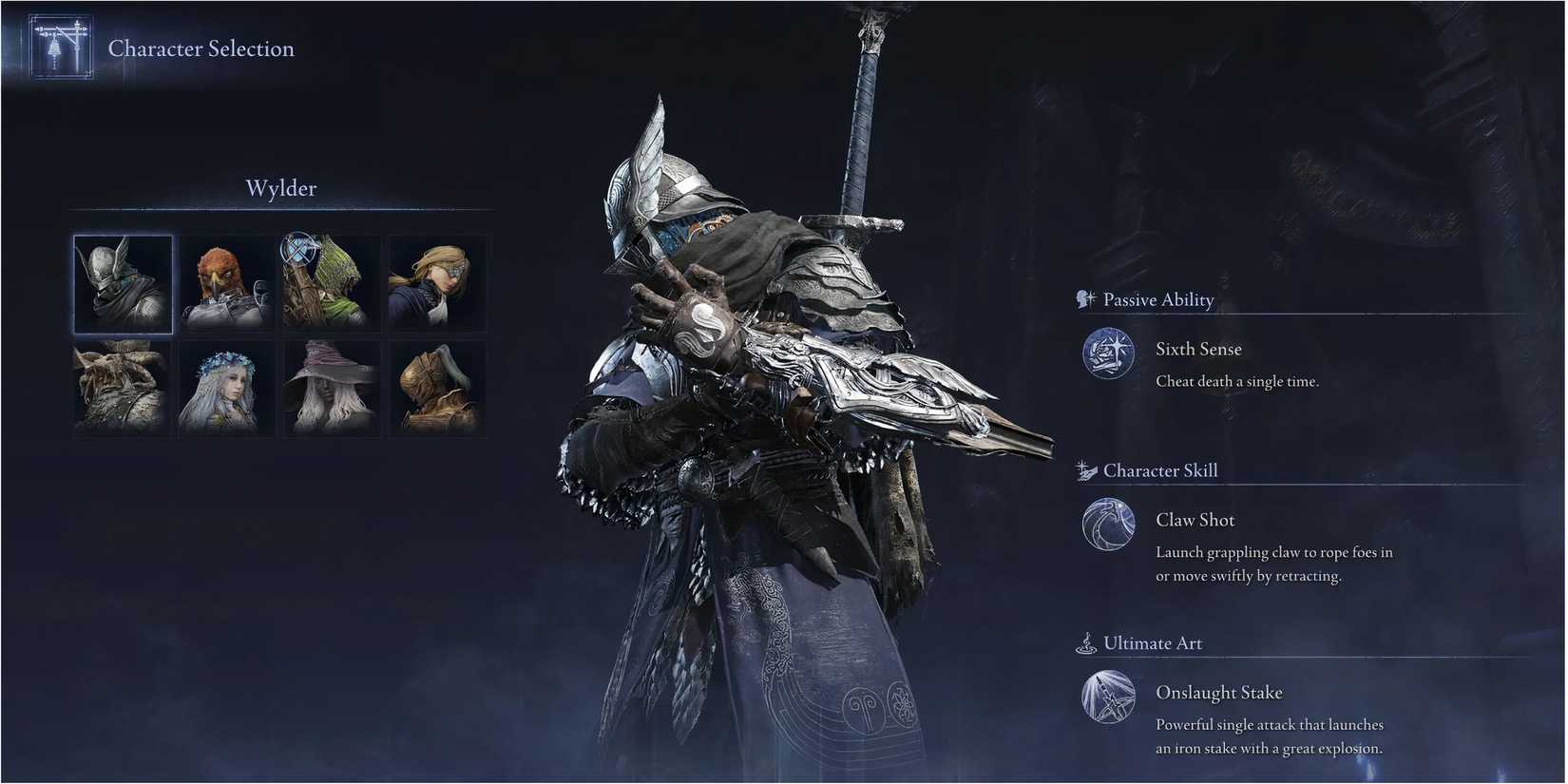Click the Character Selection gallows icon
The width and height of the screenshot is (1568, 784).
(59, 45)
